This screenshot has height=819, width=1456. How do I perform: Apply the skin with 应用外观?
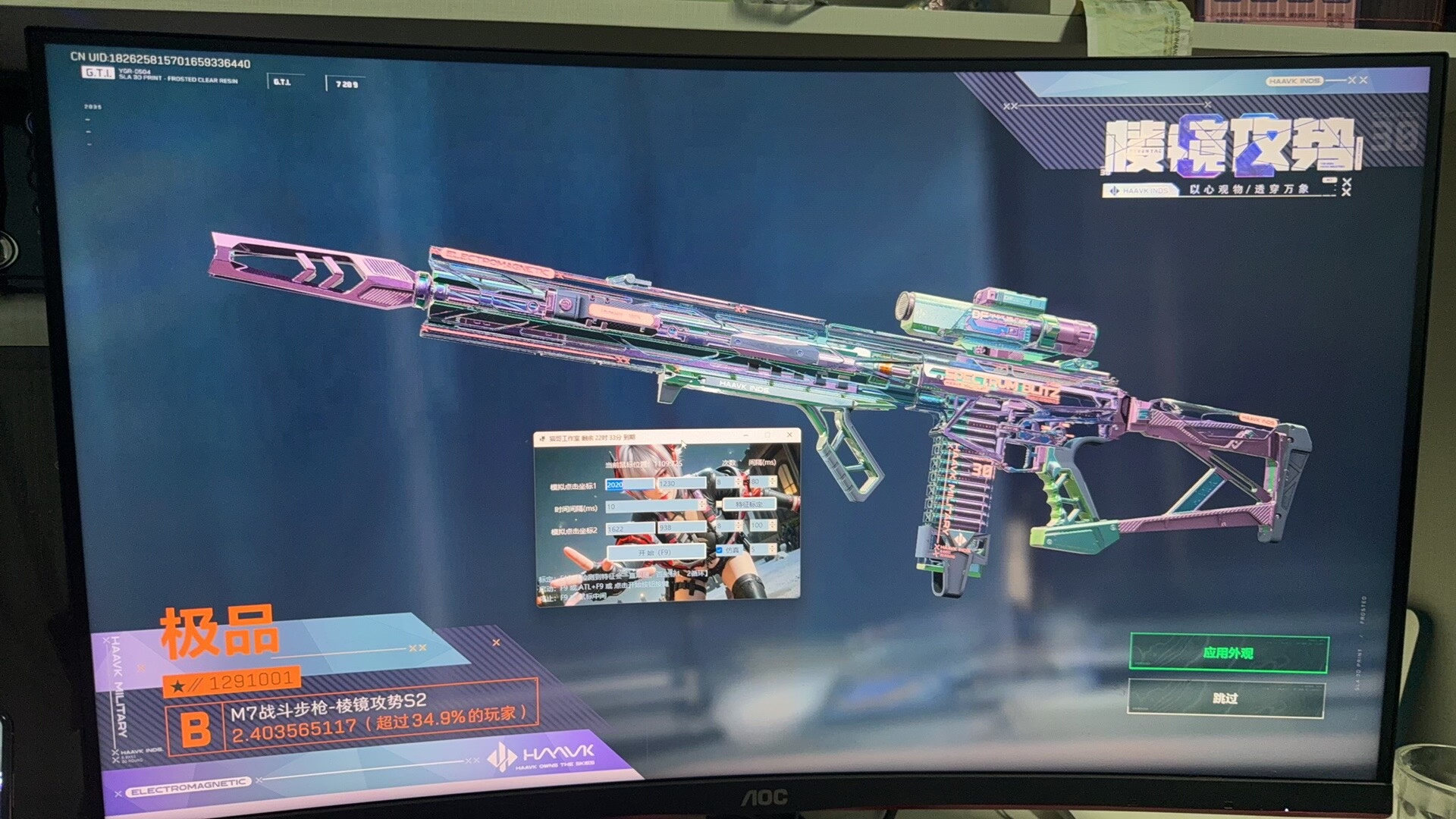point(1228,653)
